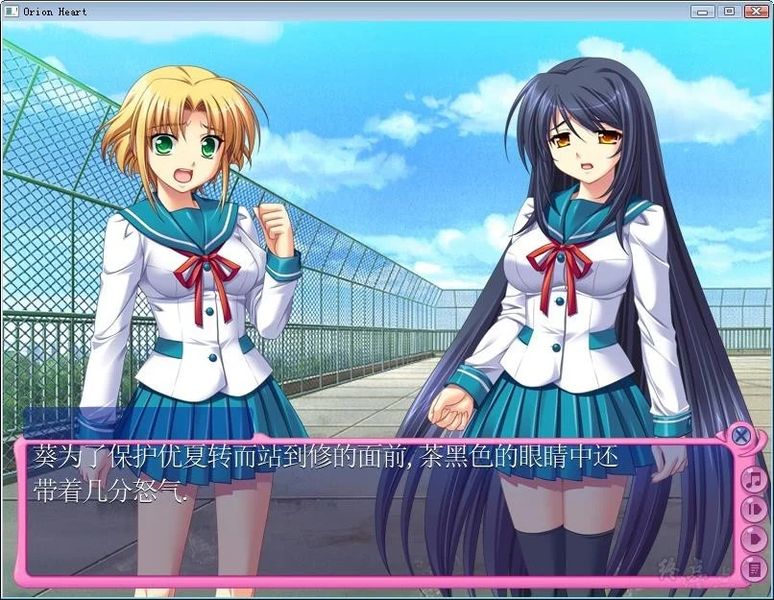774x600 pixels.
Task: Minimize the Orion Heart window
Action: [x=702, y=11]
